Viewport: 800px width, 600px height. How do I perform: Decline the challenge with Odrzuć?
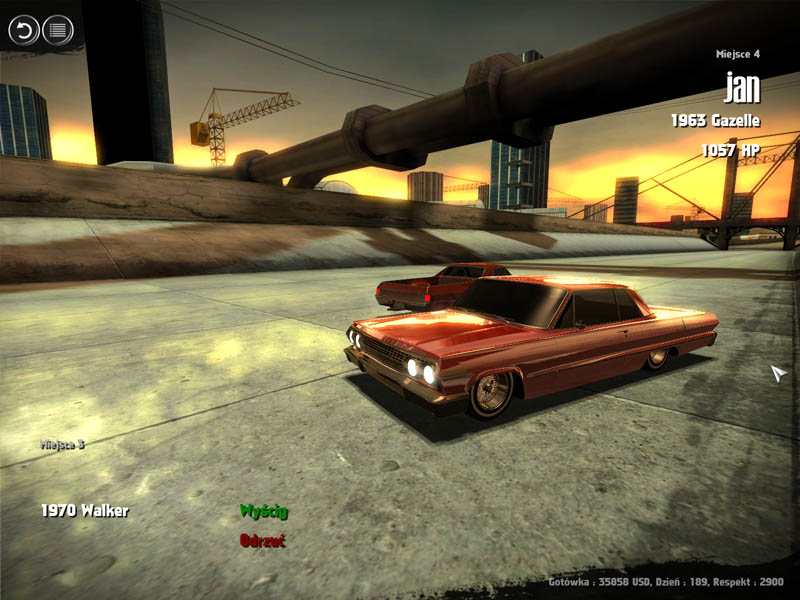click(x=262, y=540)
